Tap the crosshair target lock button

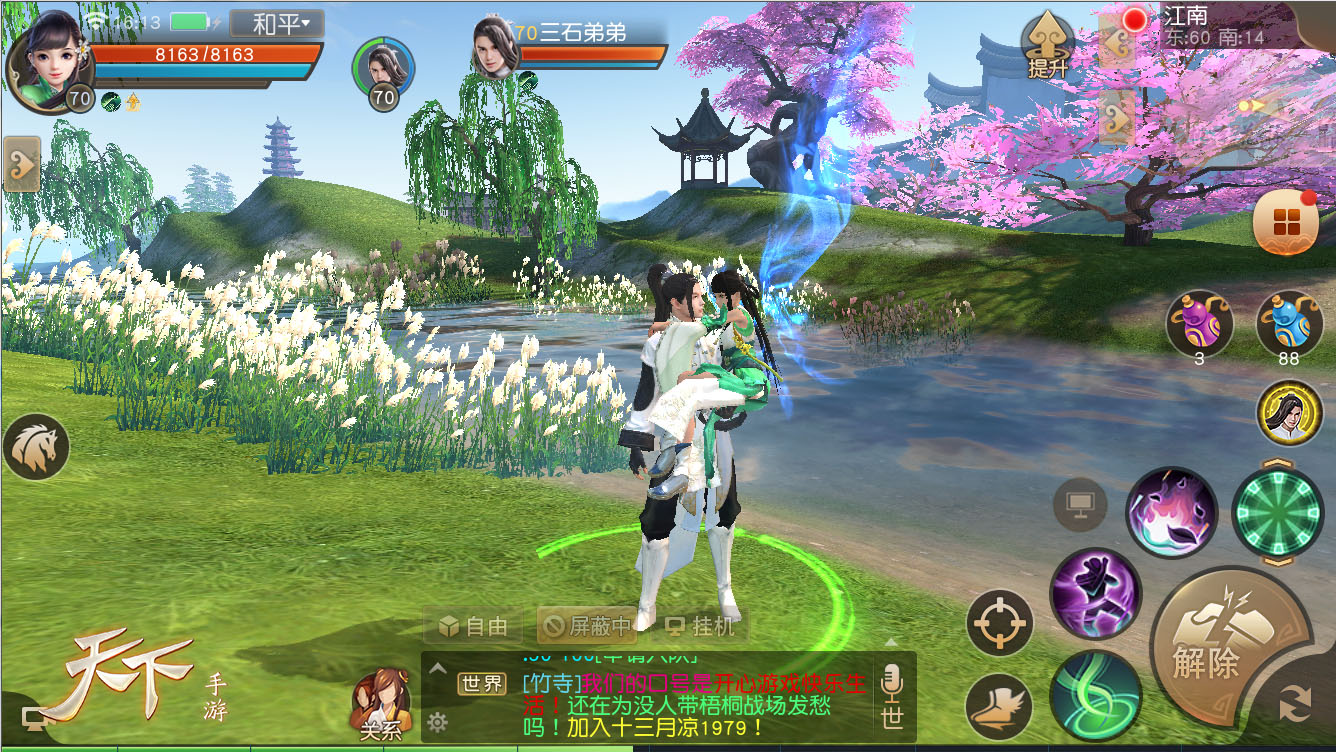999,624
